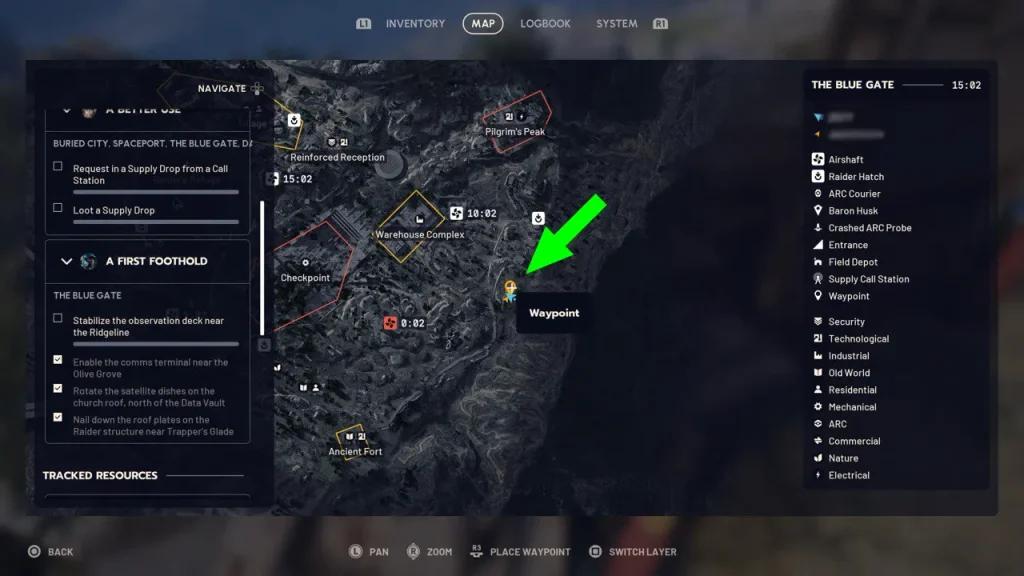Go to the System tab
This screenshot has height=576, width=1024.
pyautogui.click(x=616, y=23)
